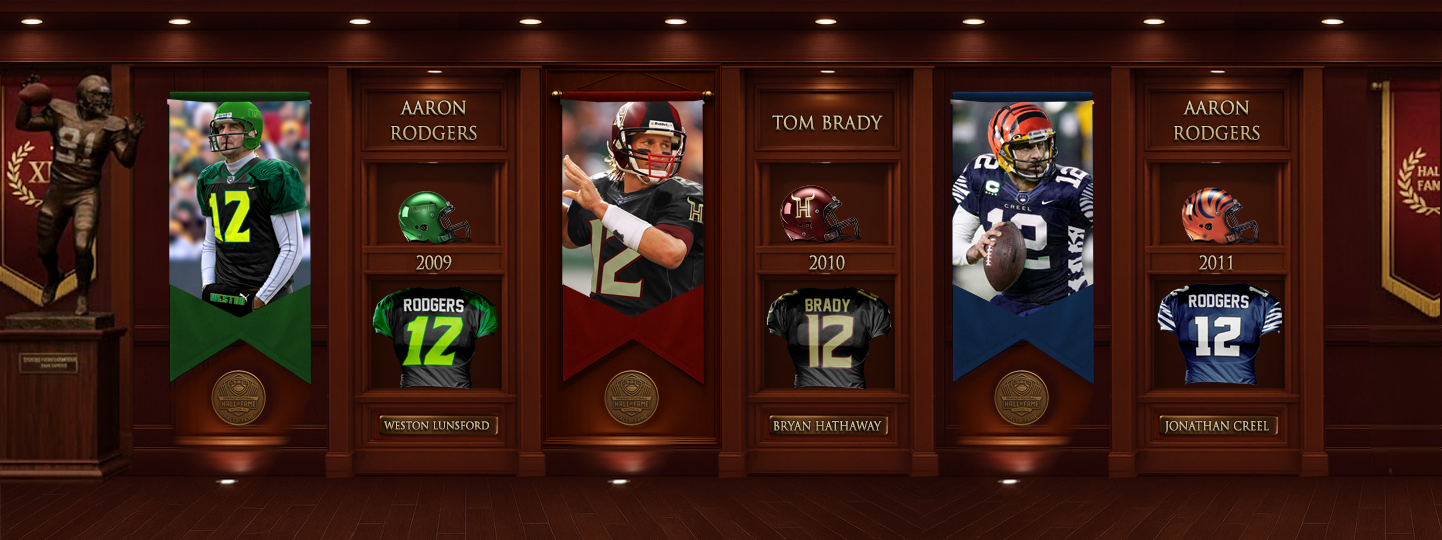Select the 2009 season year plate
The height and width of the screenshot is (540, 1442).
pyautogui.click(x=434, y=263)
